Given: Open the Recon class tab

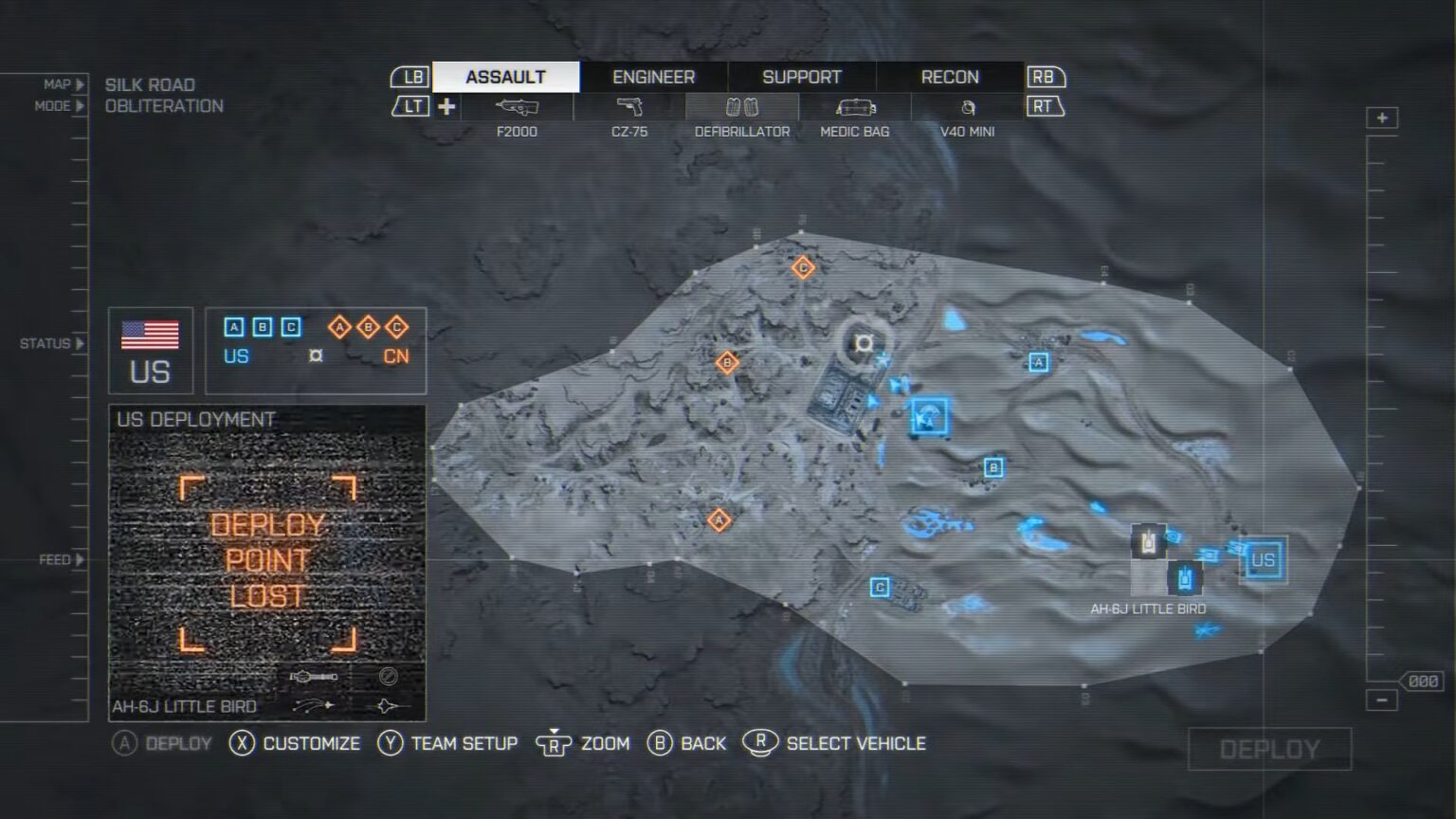Looking at the screenshot, I should (949, 76).
